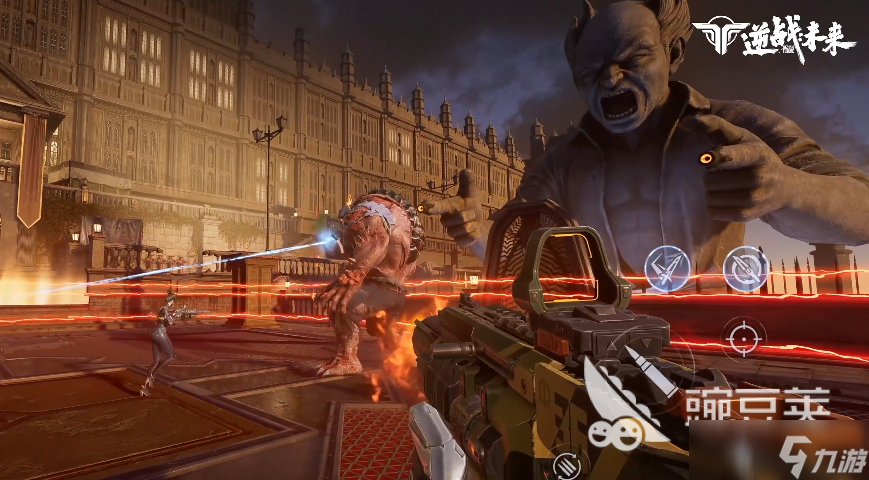Tap the crosshair aim button
Viewport: 869px width, 480px height.
click(743, 337)
